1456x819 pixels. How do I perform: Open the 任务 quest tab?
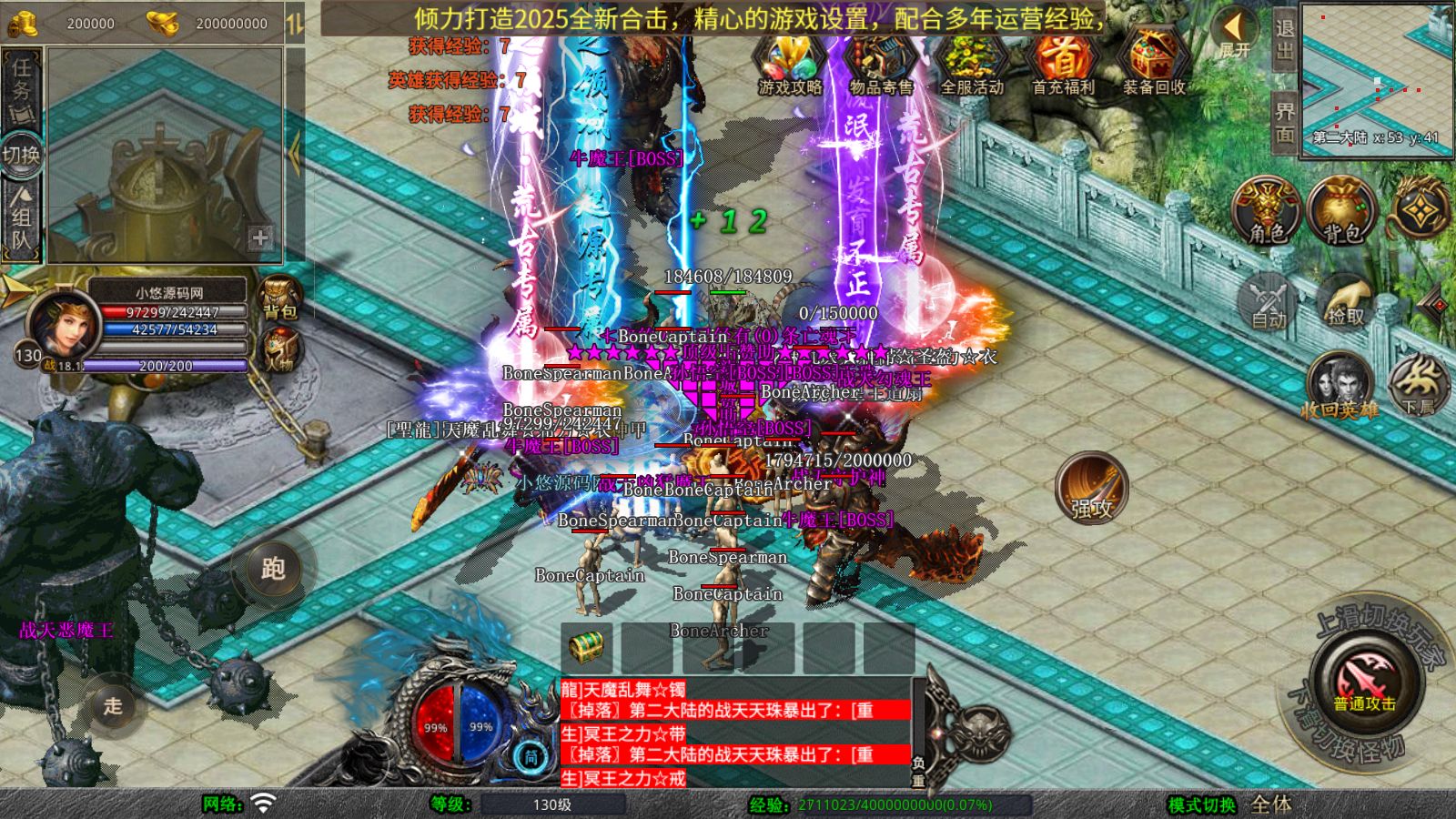(x=21, y=84)
